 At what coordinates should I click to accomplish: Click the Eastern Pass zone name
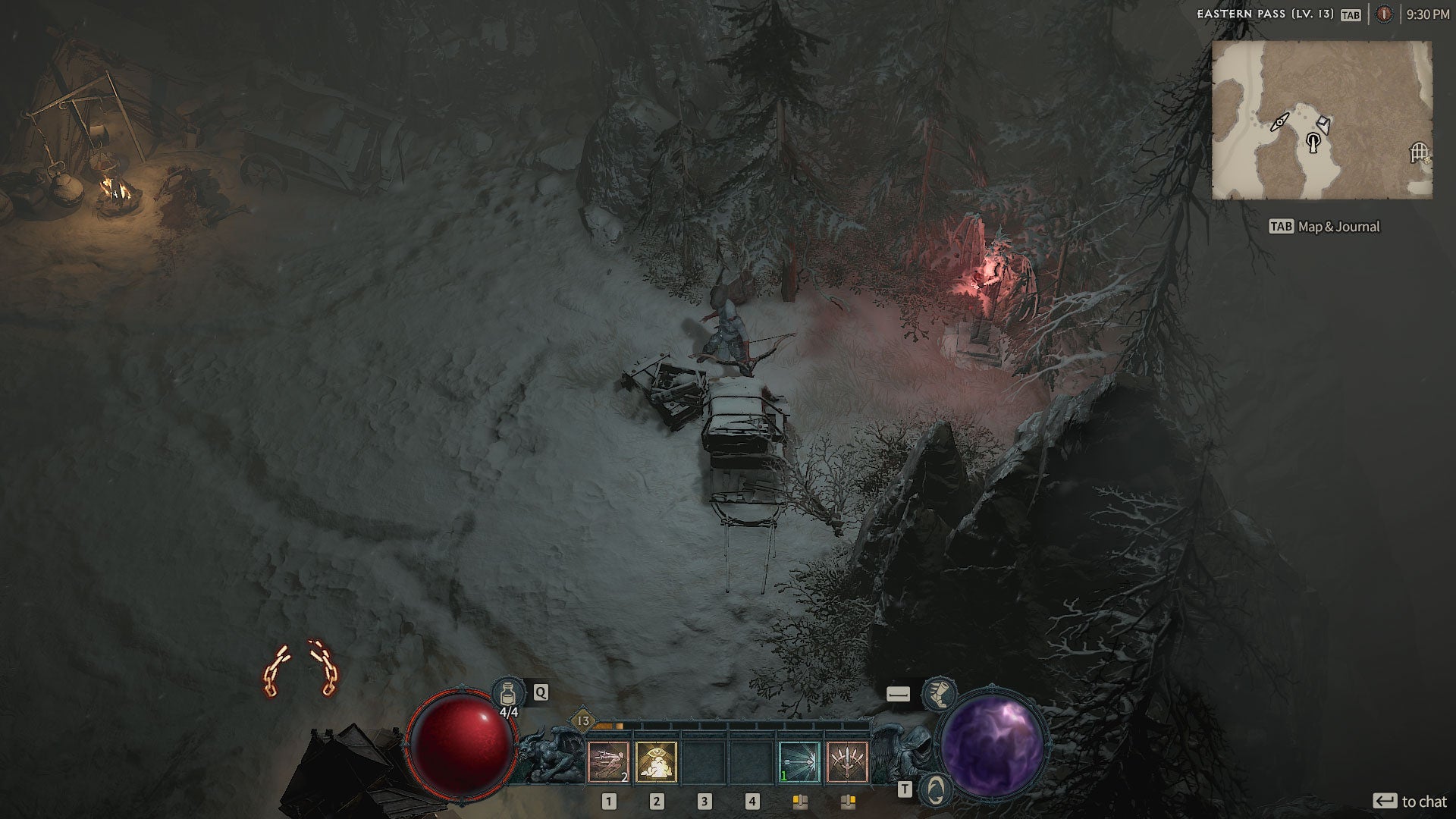(1264, 14)
